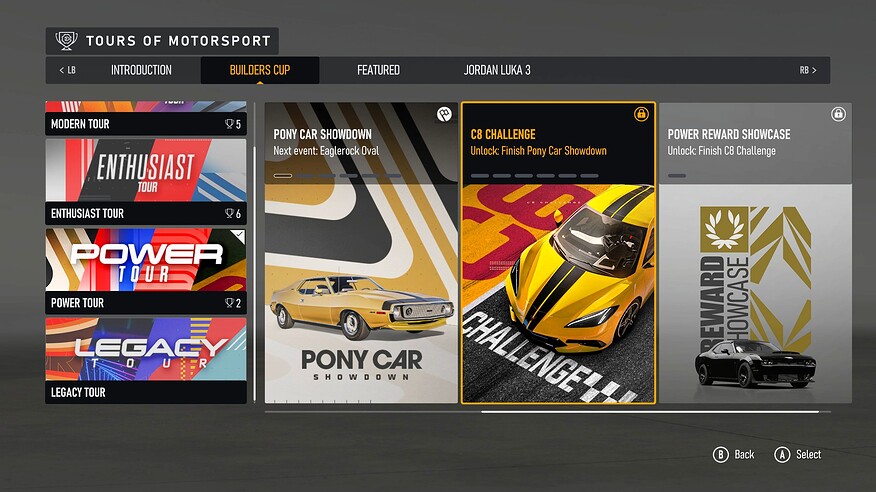
Task: Switch to the Introduction tab
Action: [141, 70]
